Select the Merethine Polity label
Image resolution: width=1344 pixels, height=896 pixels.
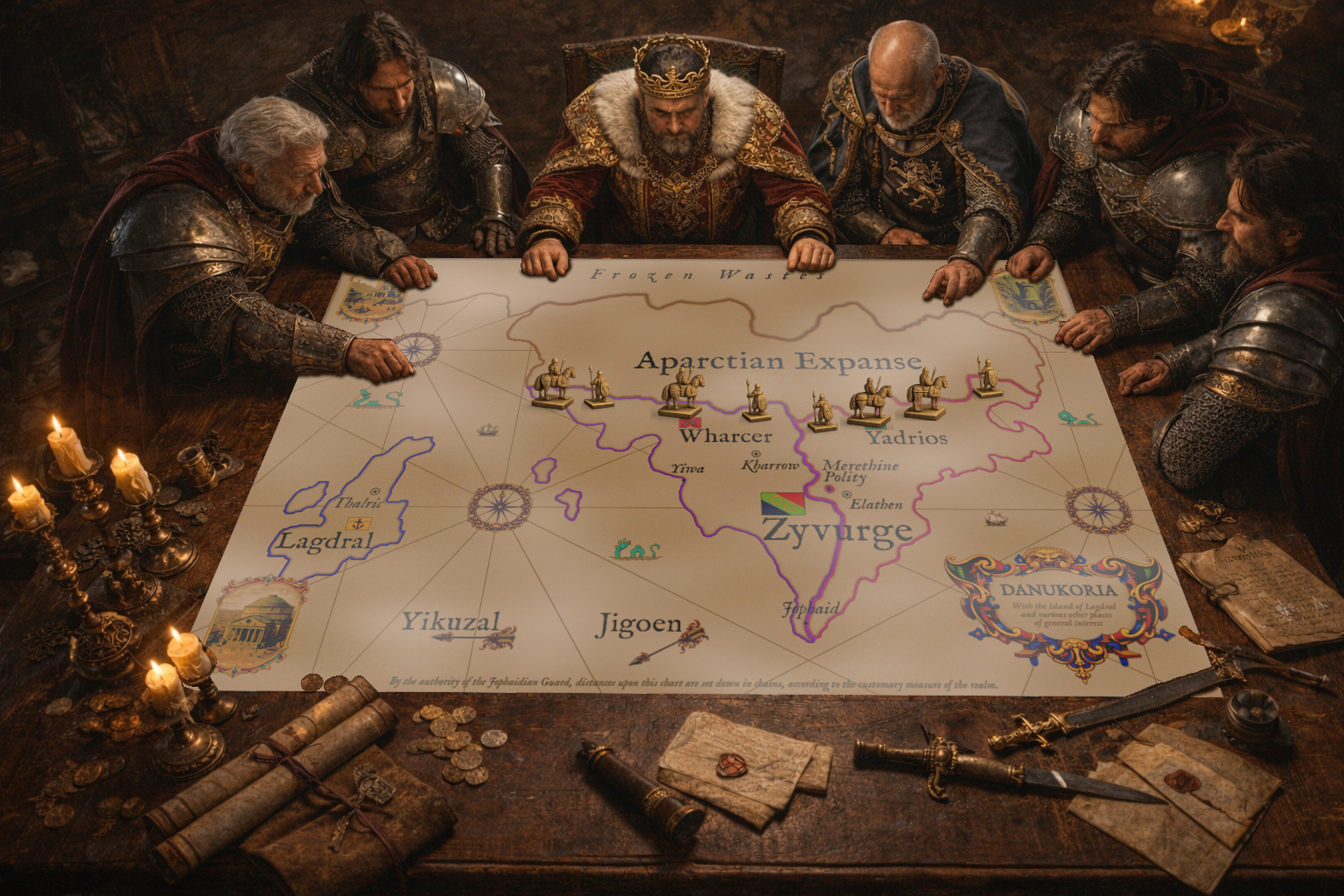861,471
